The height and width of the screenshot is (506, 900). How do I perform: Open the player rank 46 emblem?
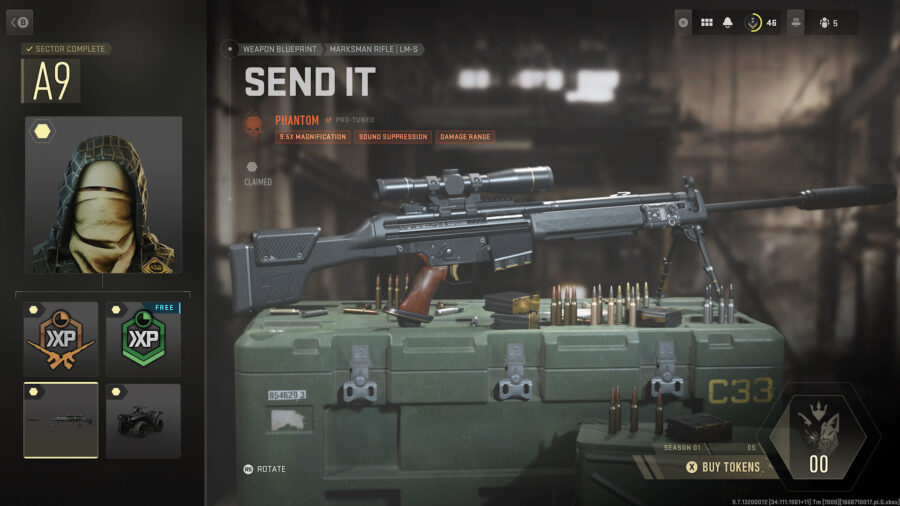coord(751,22)
